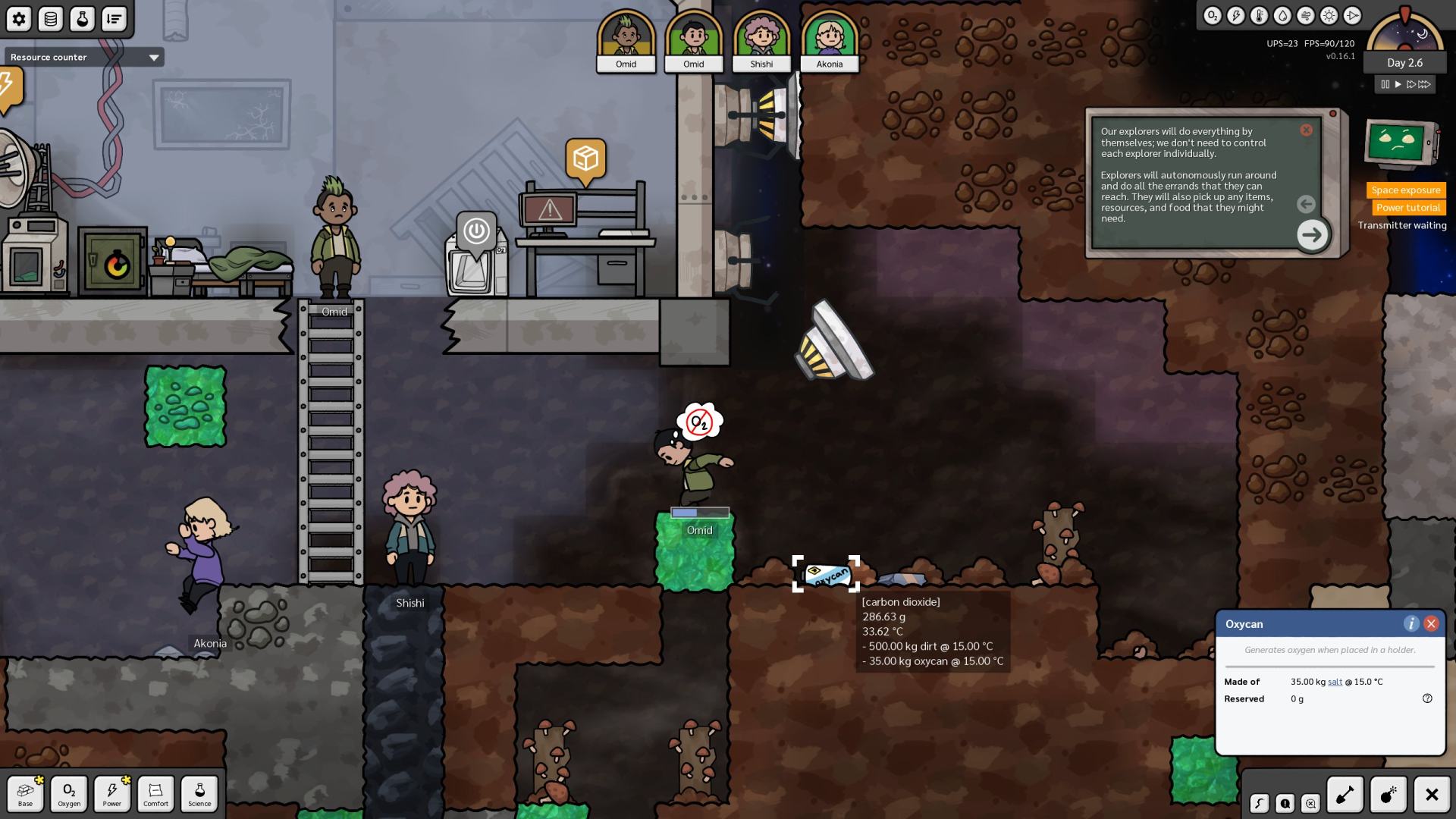Expand the Resource counter dropdown
Screen dimensions: 1456x819
(x=154, y=58)
